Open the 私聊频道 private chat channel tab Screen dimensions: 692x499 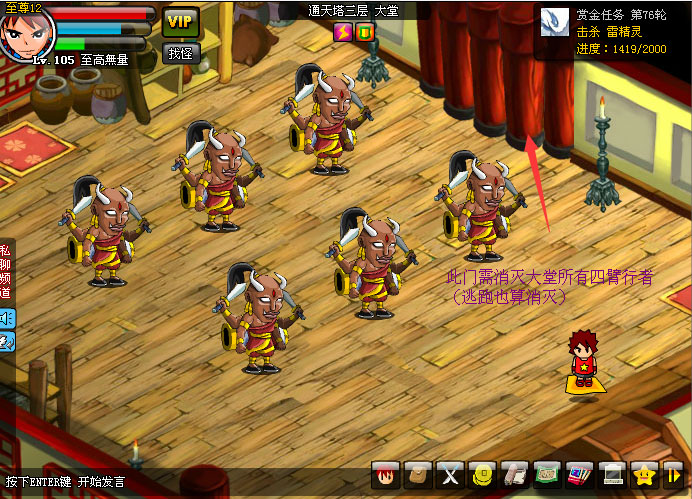pyautogui.click(x=6, y=270)
